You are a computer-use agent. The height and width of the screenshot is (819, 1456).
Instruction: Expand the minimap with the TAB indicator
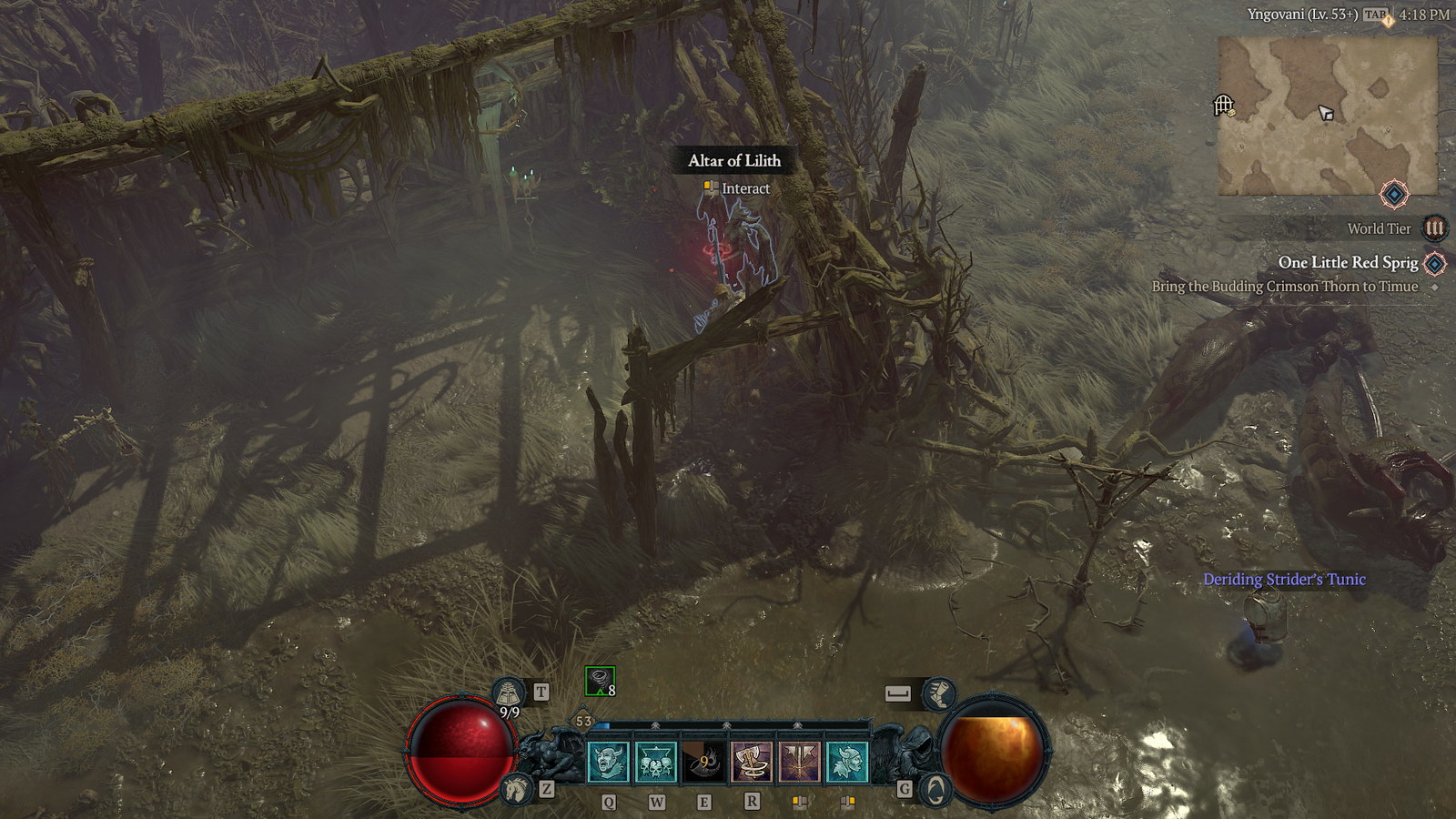(x=1376, y=15)
